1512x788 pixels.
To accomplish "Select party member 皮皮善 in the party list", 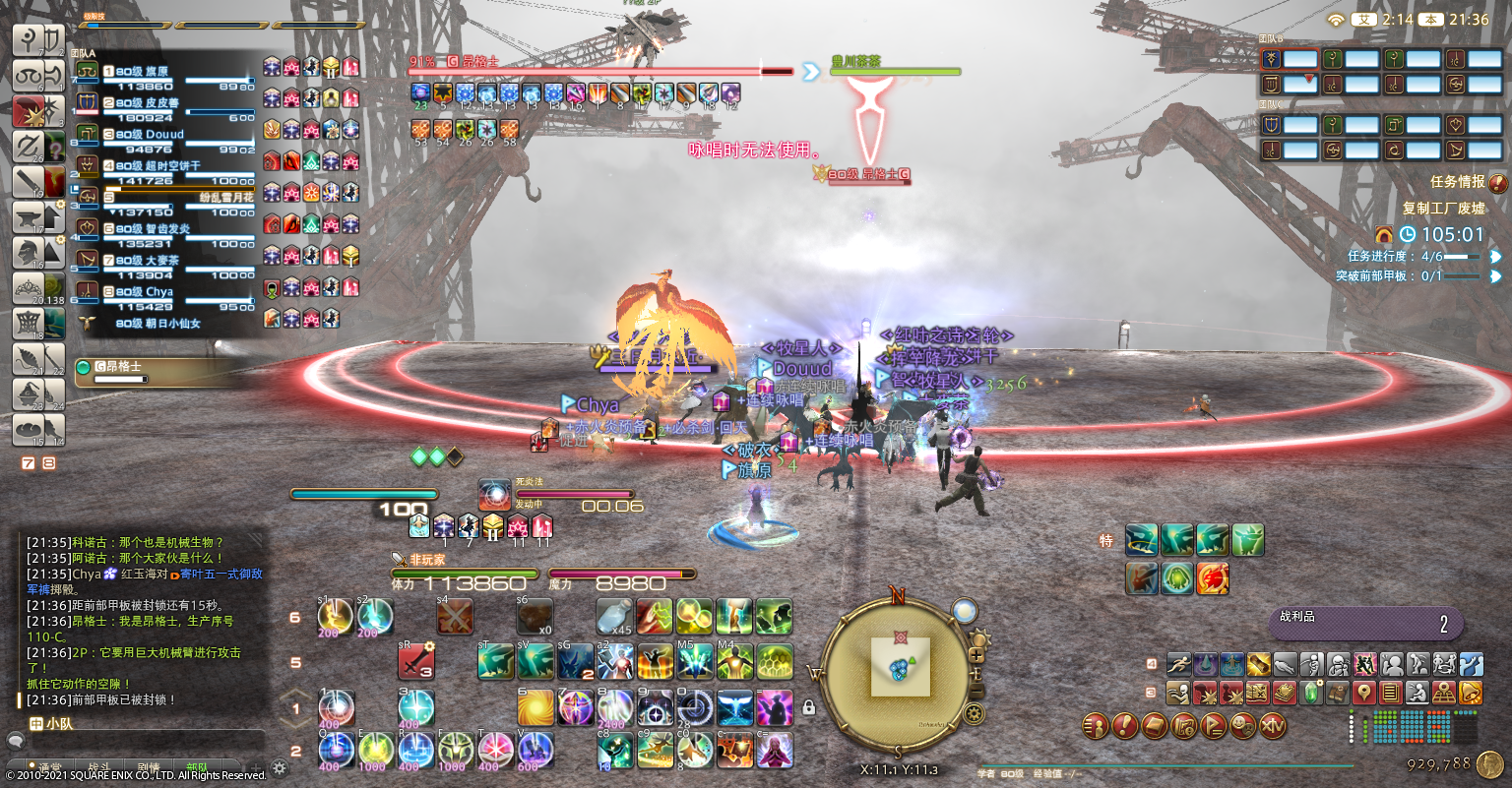I will (161, 103).
